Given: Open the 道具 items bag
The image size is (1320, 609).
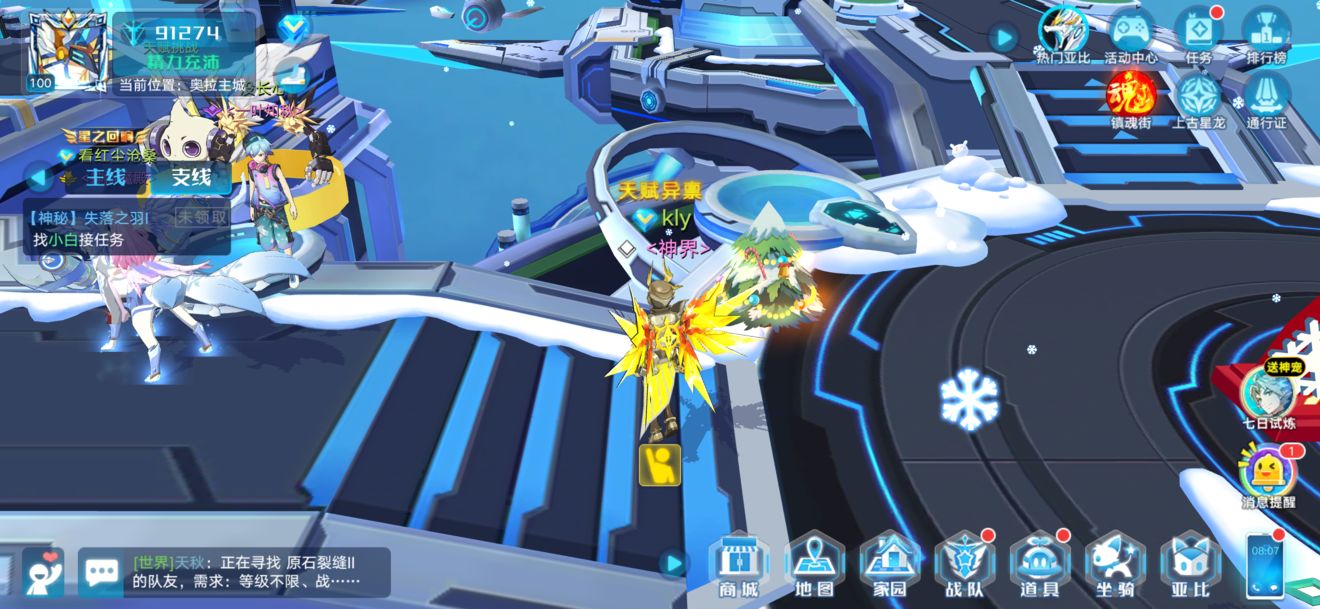Looking at the screenshot, I should tap(1039, 565).
